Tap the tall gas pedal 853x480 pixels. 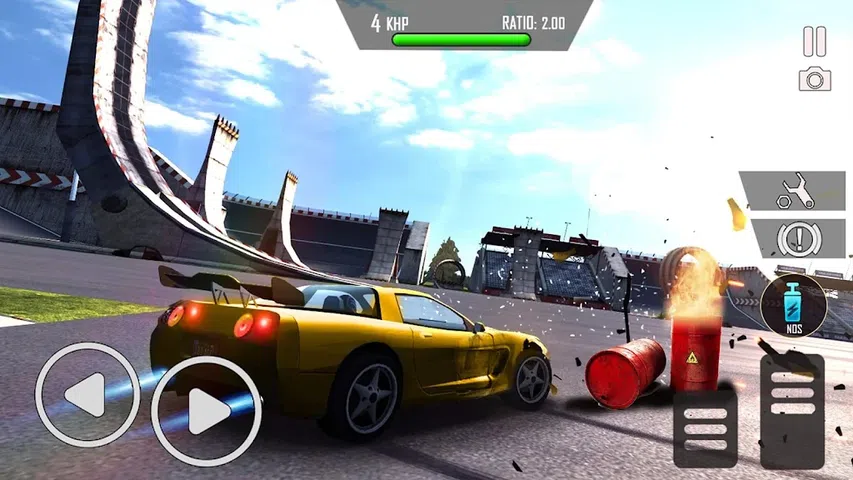pyautogui.click(x=792, y=410)
